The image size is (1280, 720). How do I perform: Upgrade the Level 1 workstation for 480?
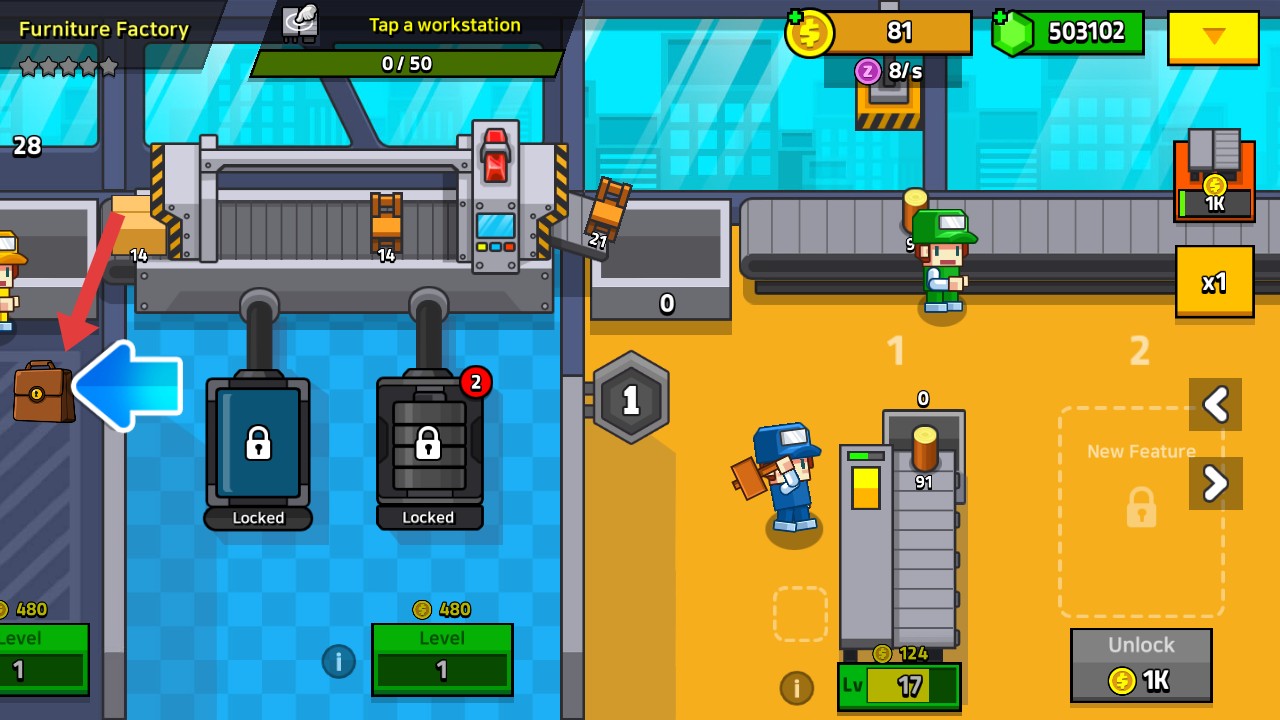pos(442,659)
